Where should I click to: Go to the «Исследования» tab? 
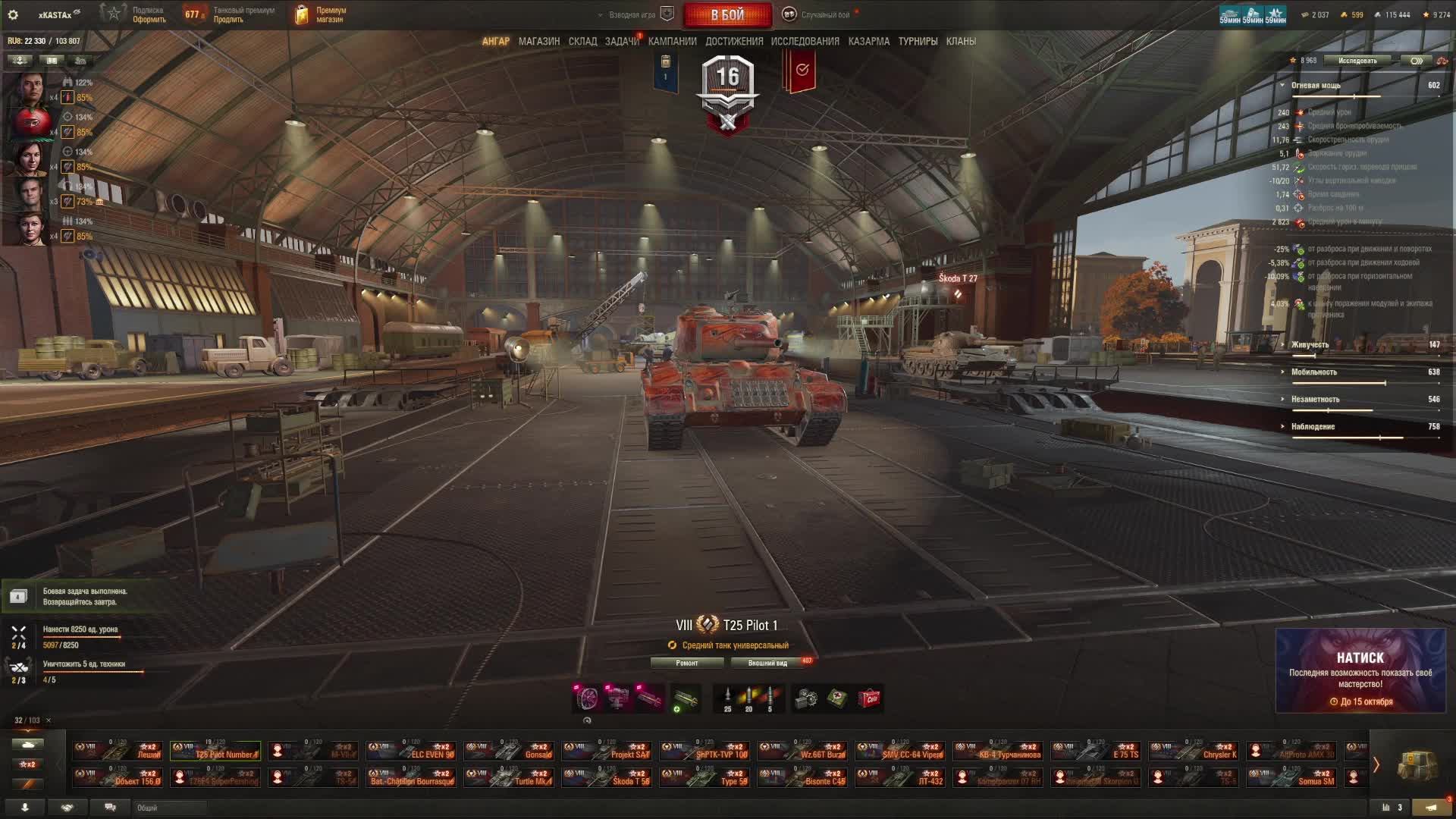(x=805, y=42)
